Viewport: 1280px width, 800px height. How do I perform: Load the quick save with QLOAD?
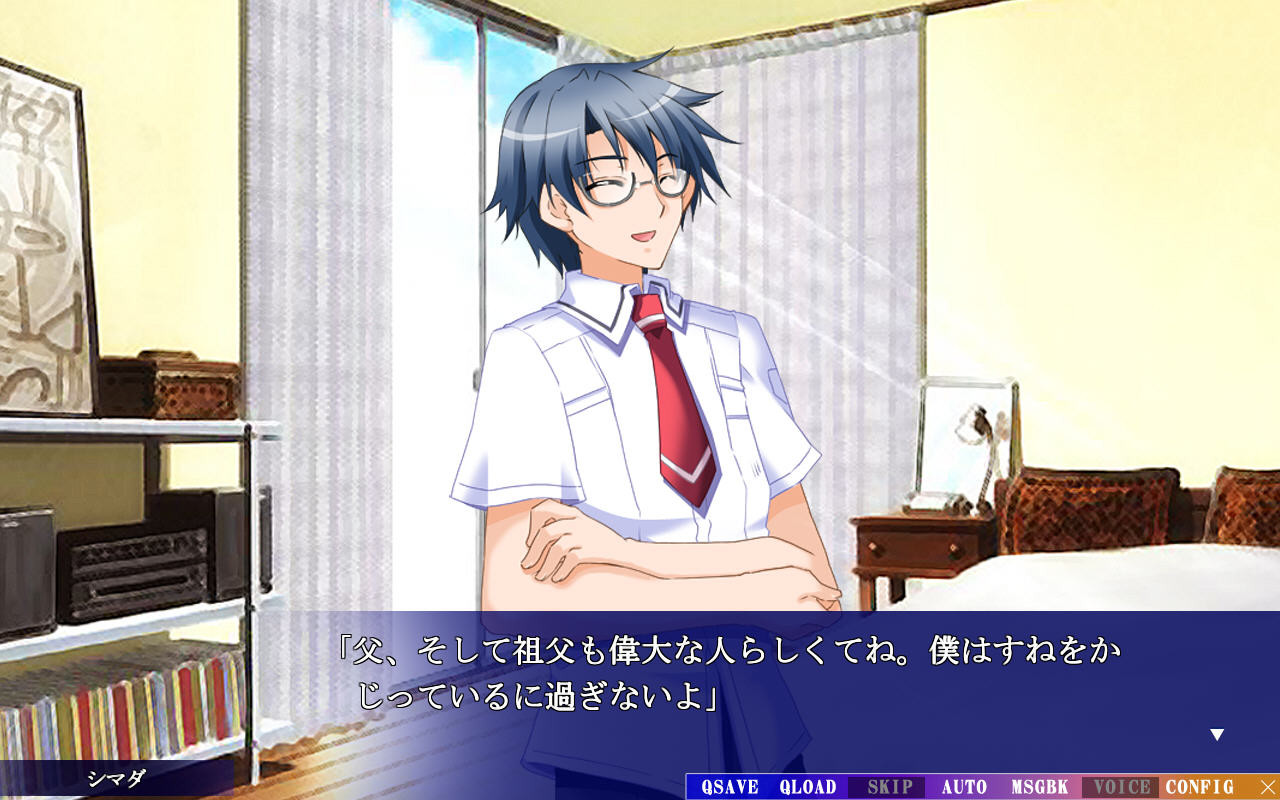[807, 787]
